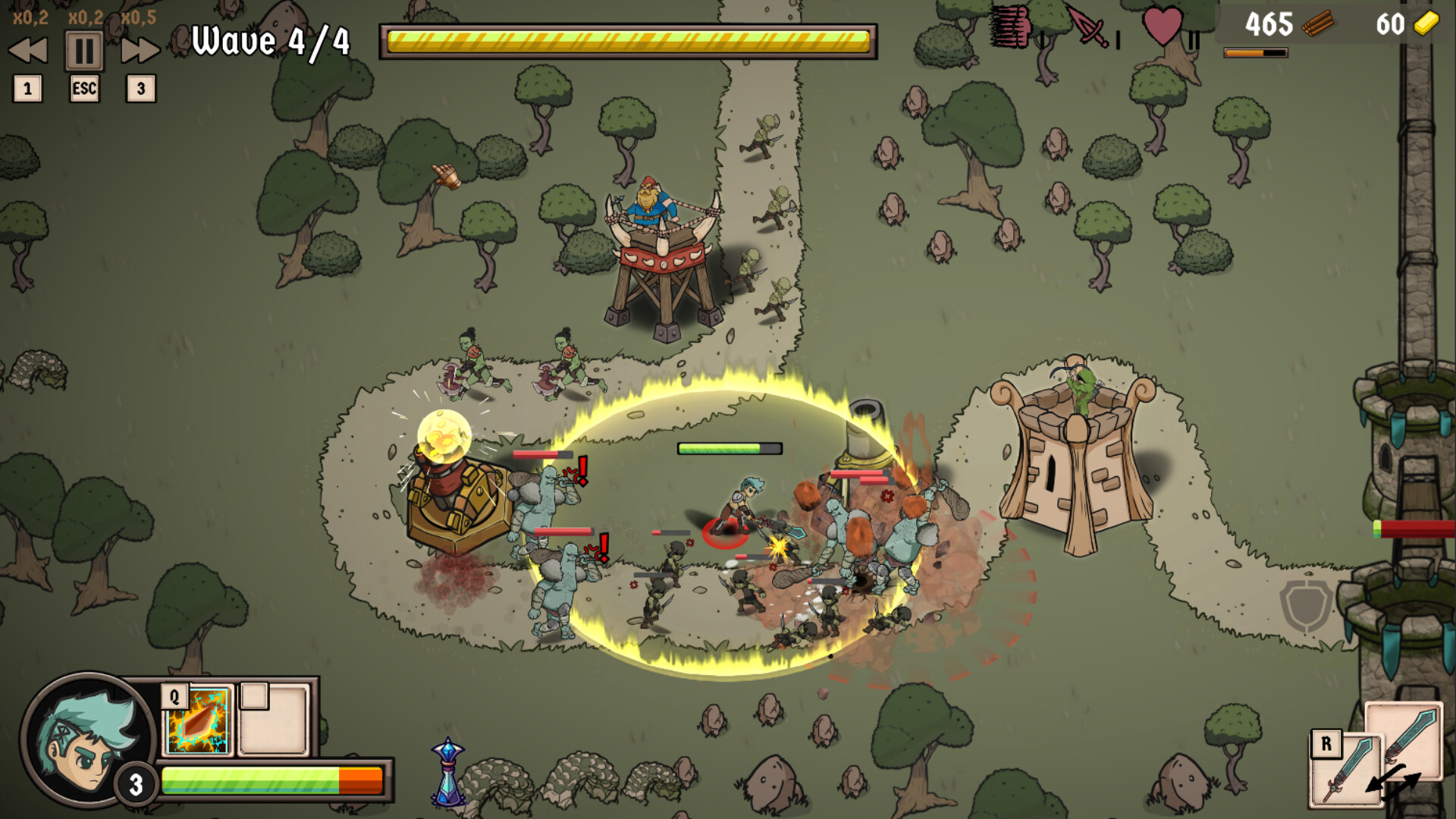Click the hotkey 1 speed shortcut box
Screen dimensions: 1456x819
pos(27,89)
